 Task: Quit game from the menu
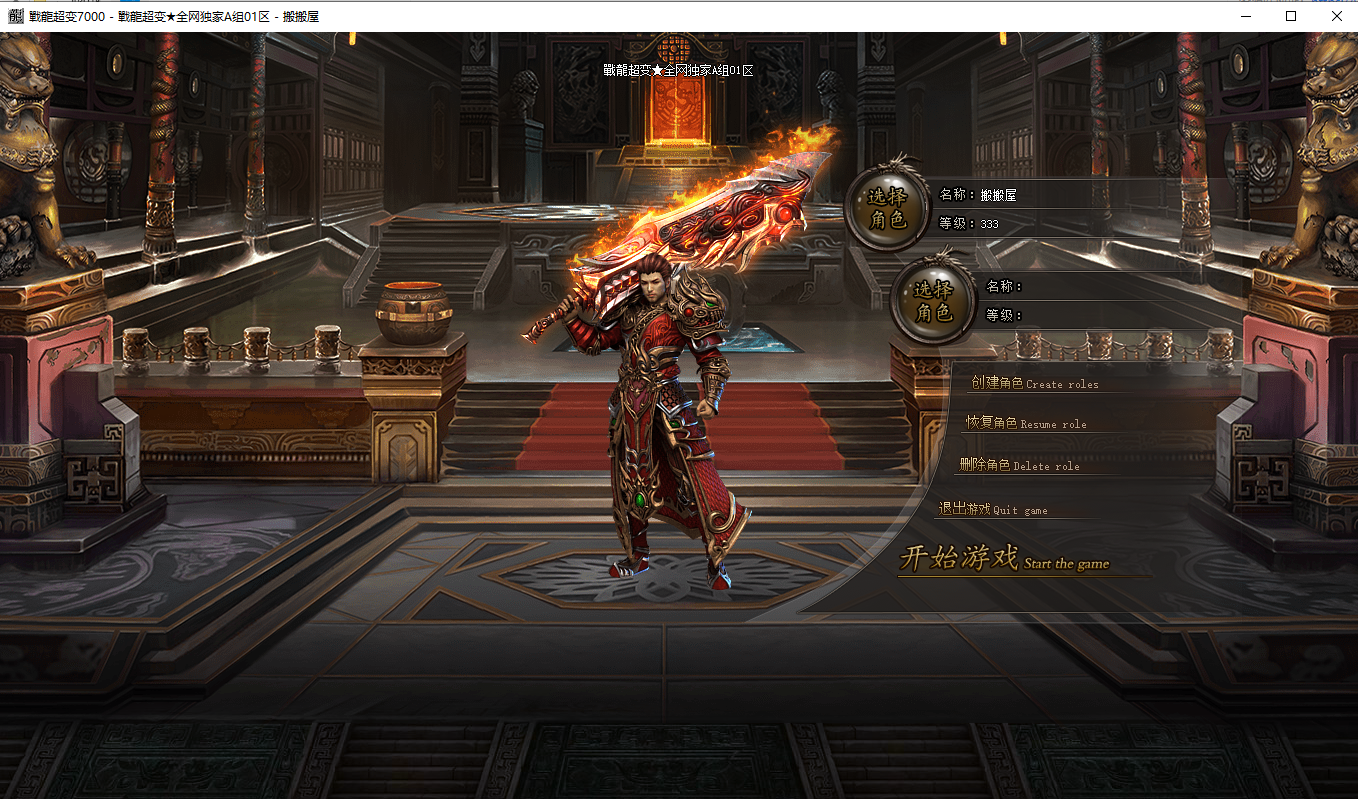click(x=992, y=509)
